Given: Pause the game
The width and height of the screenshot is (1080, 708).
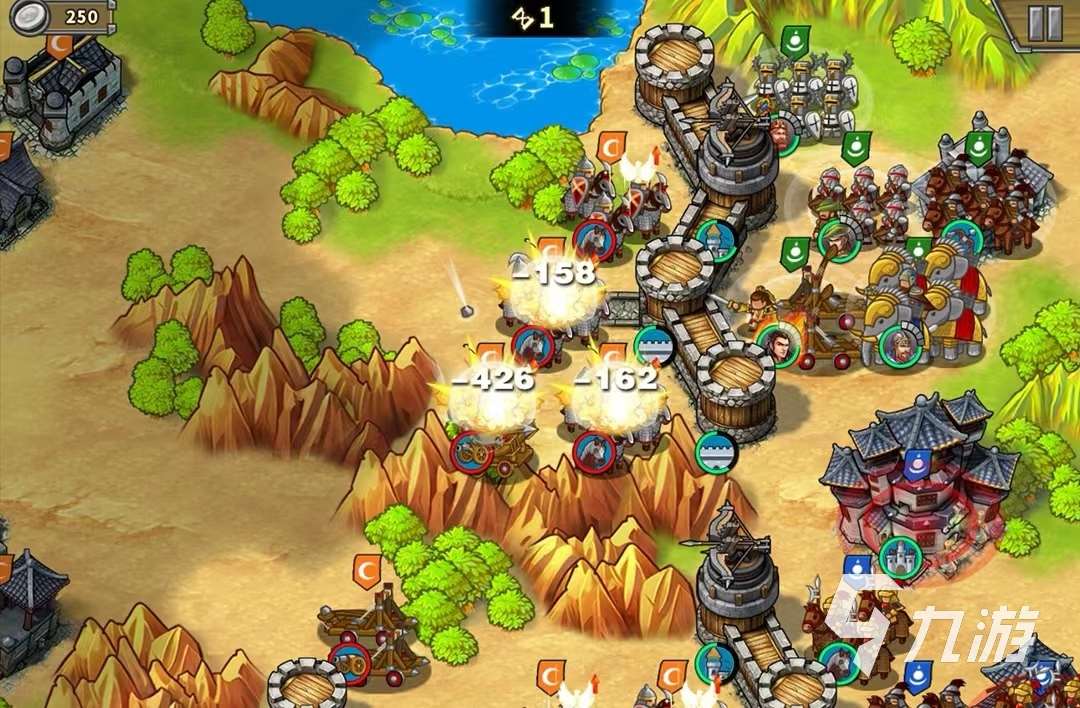Looking at the screenshot, I should pyautogui.click(x=1045, y=23).
